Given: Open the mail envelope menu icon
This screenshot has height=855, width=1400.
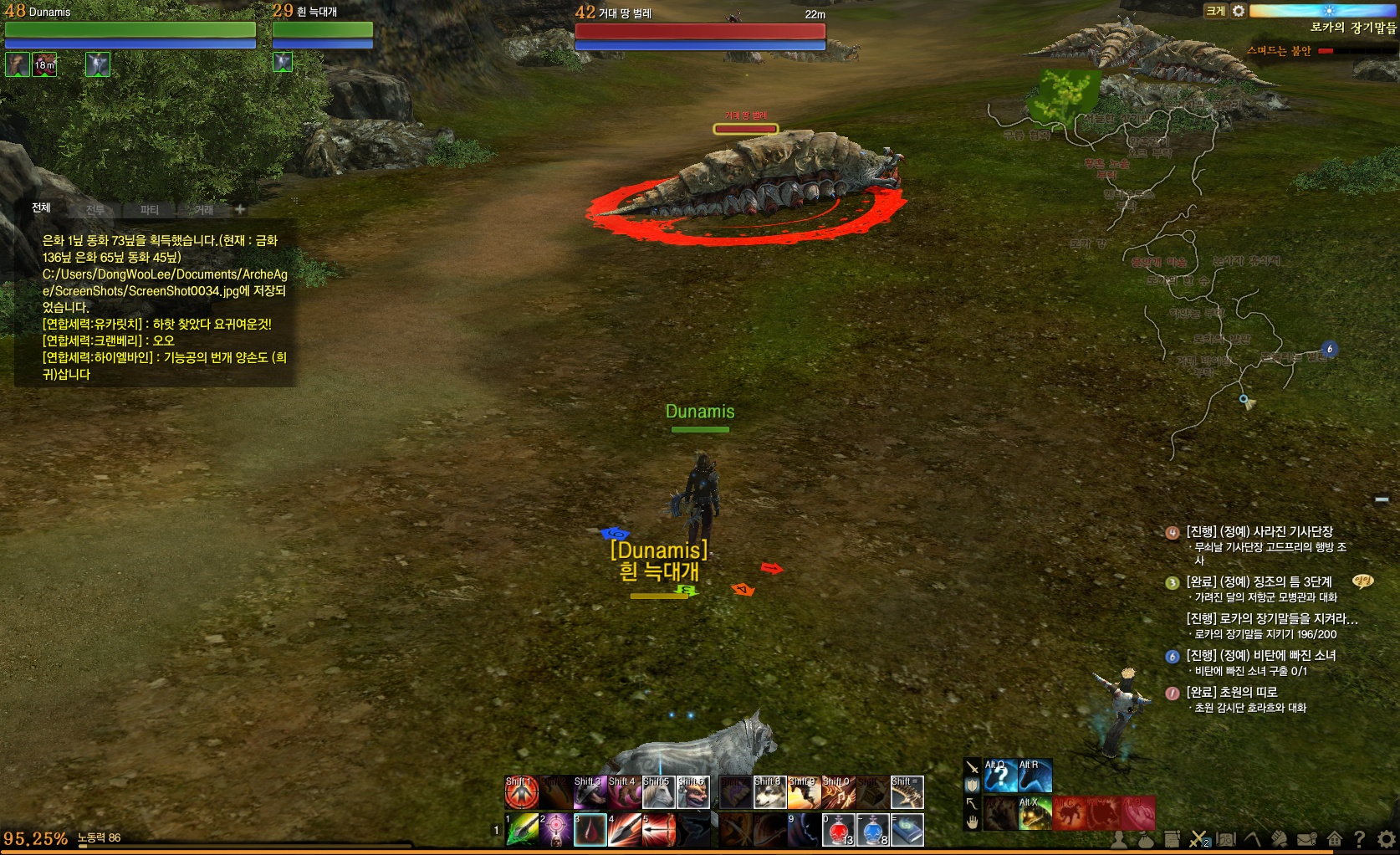Looking at the screenshot, I should point(1306,838).
